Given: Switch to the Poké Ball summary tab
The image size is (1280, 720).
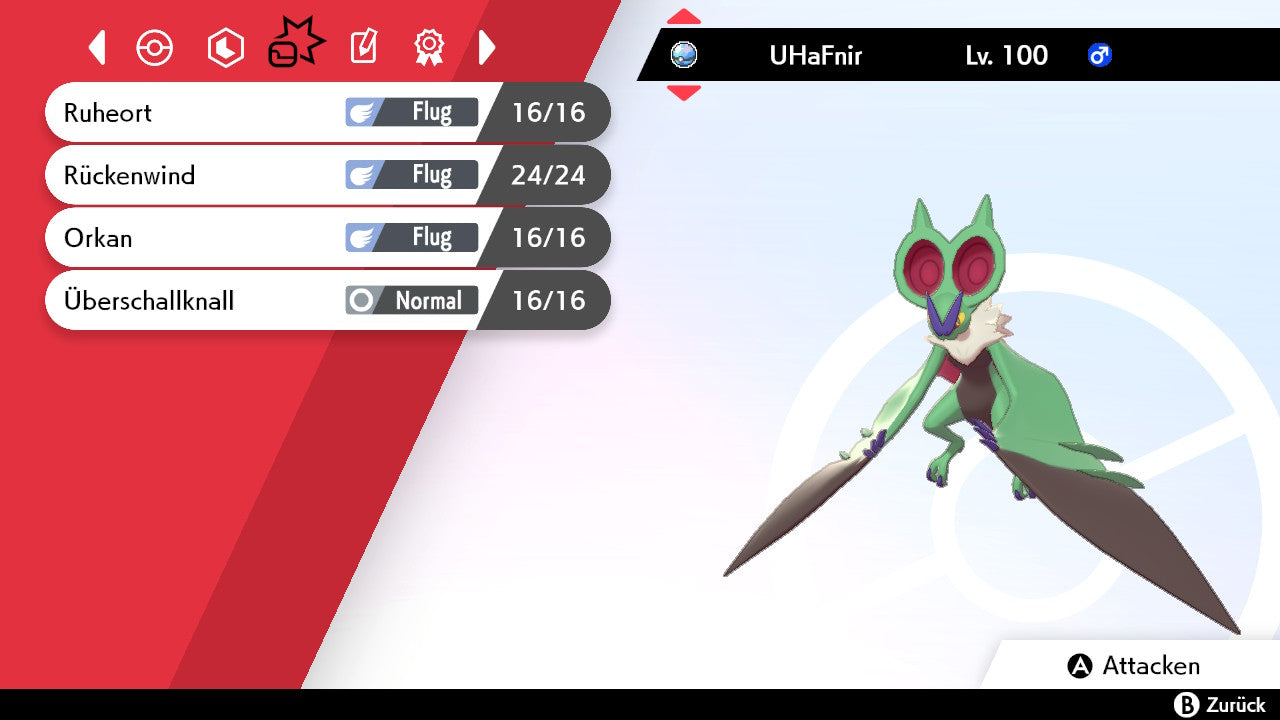Looking at the screenshot, I should [x=155, y=48].
